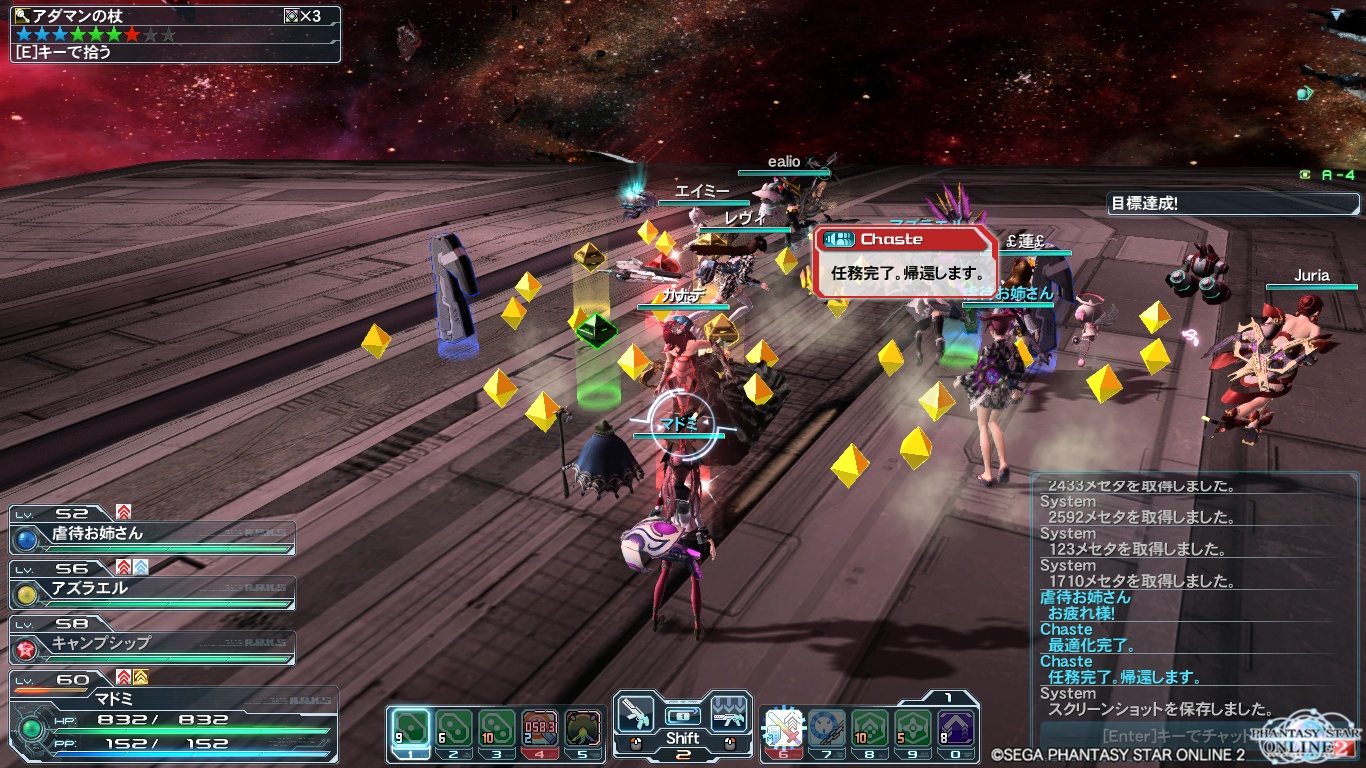The height and width of the screenshot is (768, 1366).
Task: Switch the weapon palette number indicator
Action: tap(683, 754)
